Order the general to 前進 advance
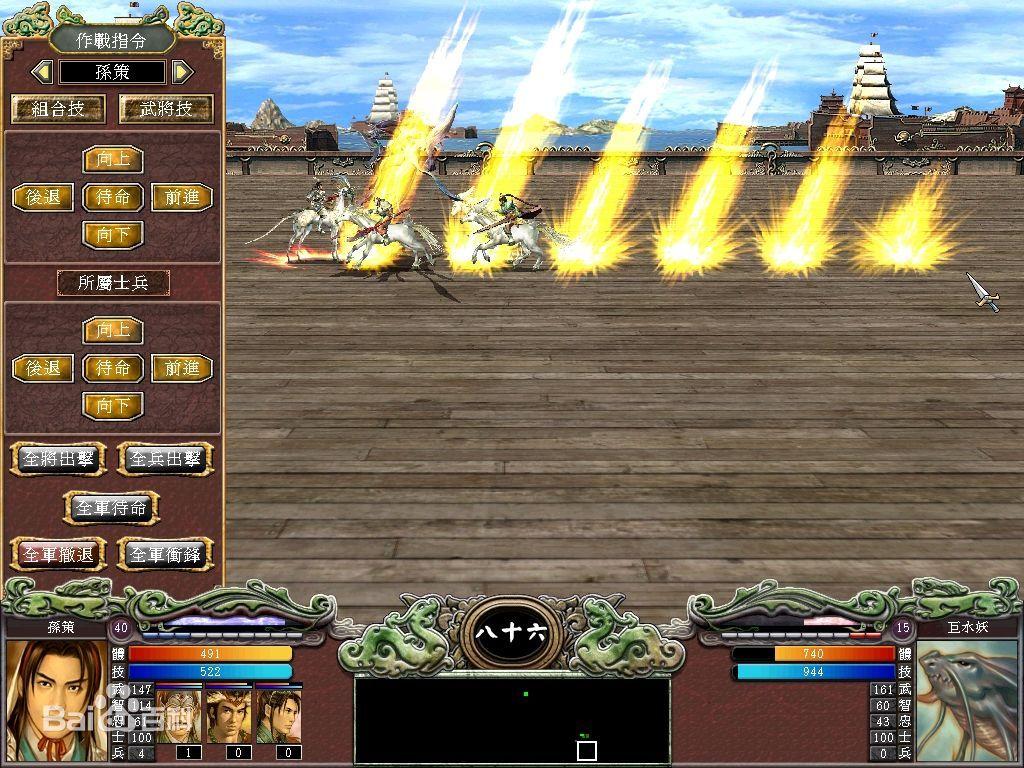The image size is (1024, 768). click(x=182, y=197)
